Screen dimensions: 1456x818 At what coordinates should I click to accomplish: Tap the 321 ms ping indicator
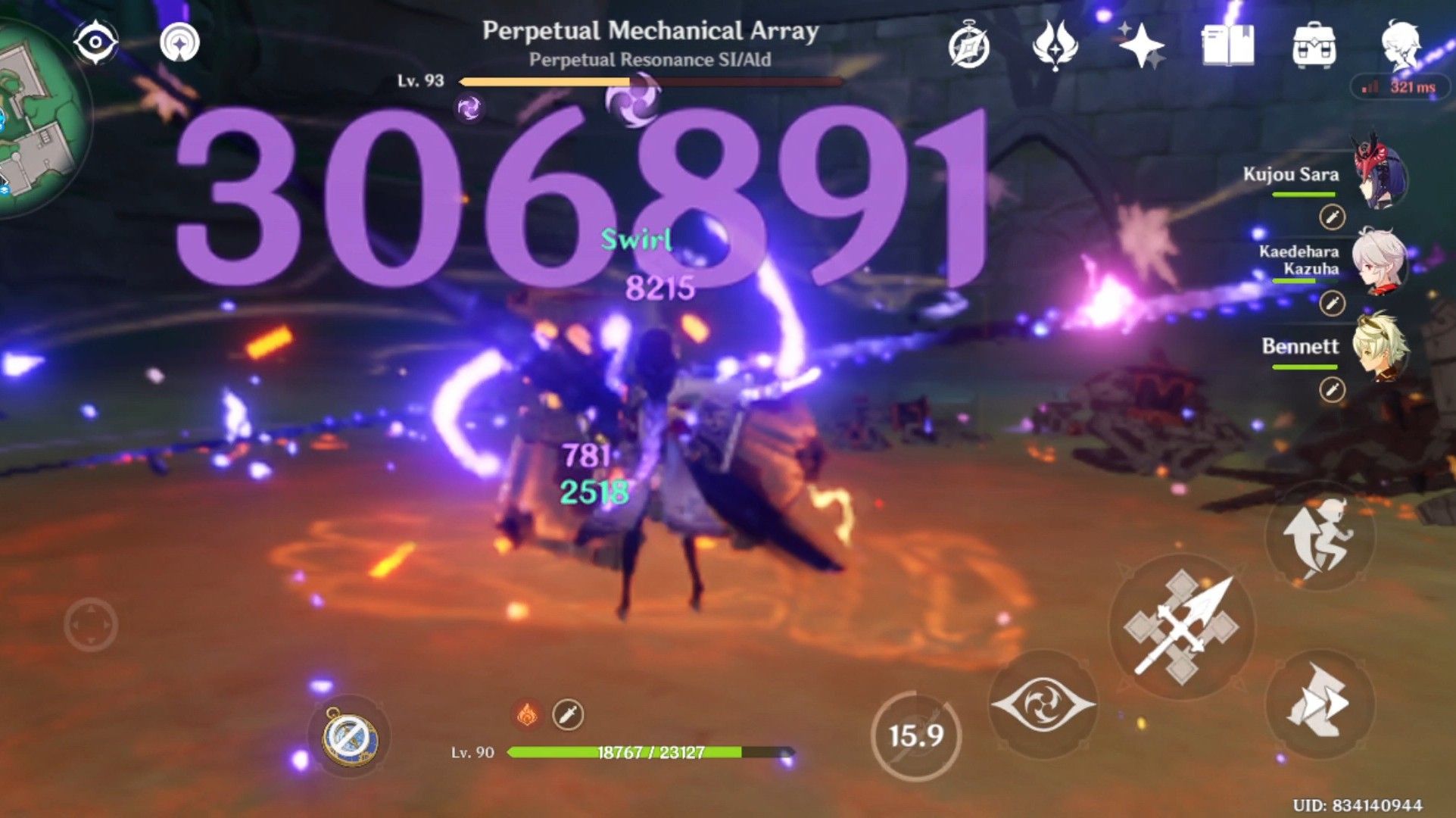(x=1408, y=87)
